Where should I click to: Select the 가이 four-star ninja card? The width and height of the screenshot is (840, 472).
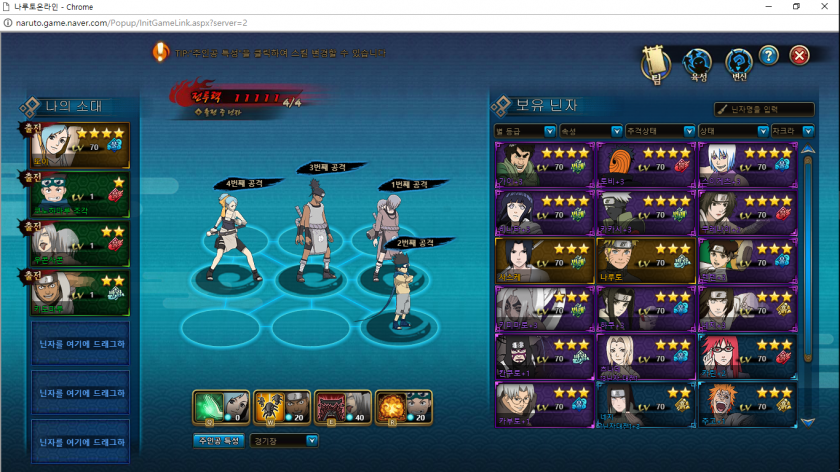543,164
